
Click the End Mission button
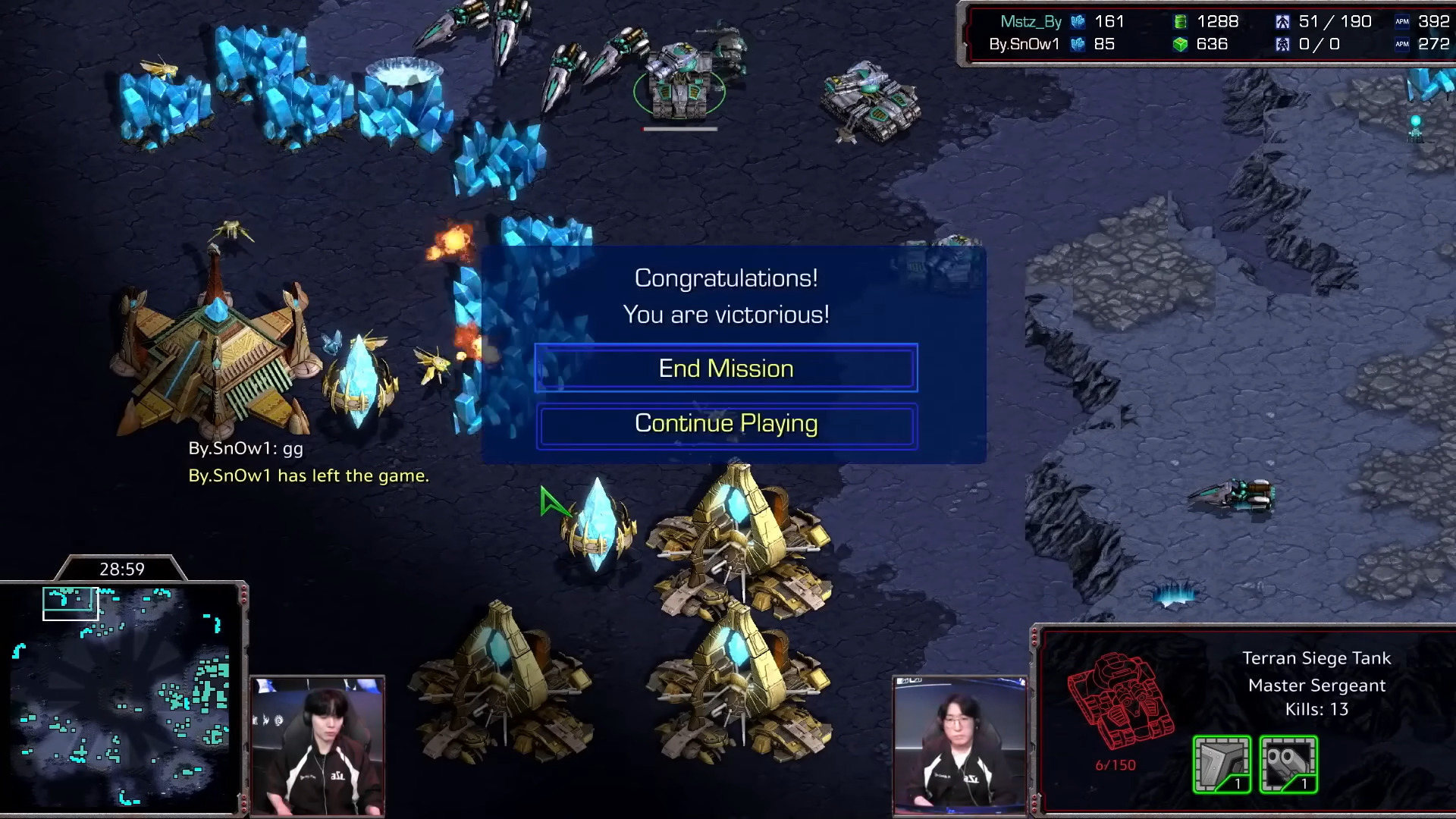[726, 369]
